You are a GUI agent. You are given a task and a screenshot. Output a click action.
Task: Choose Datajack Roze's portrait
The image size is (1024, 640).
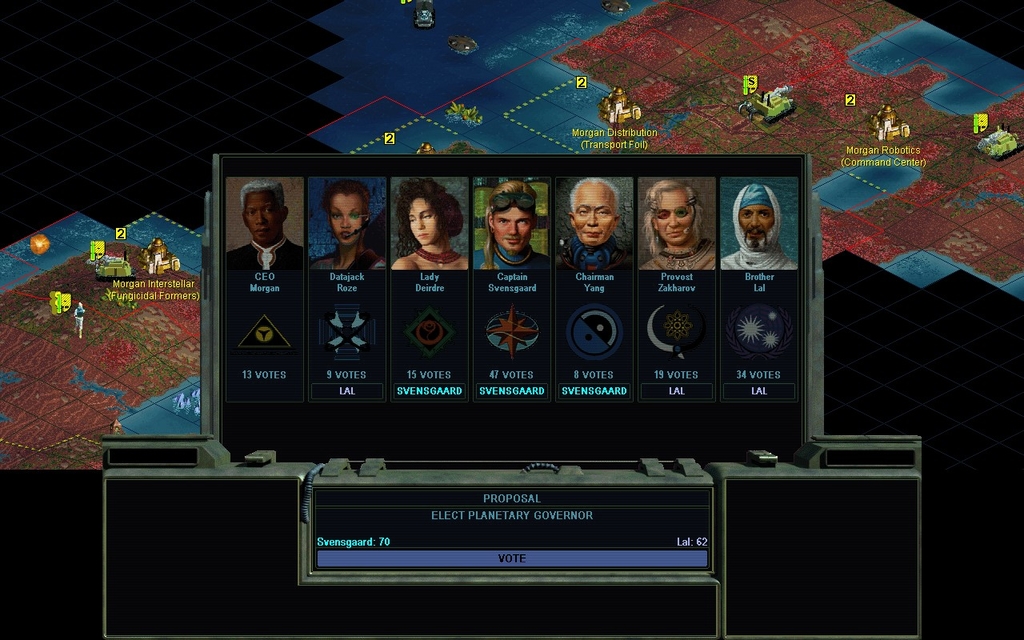347,224
